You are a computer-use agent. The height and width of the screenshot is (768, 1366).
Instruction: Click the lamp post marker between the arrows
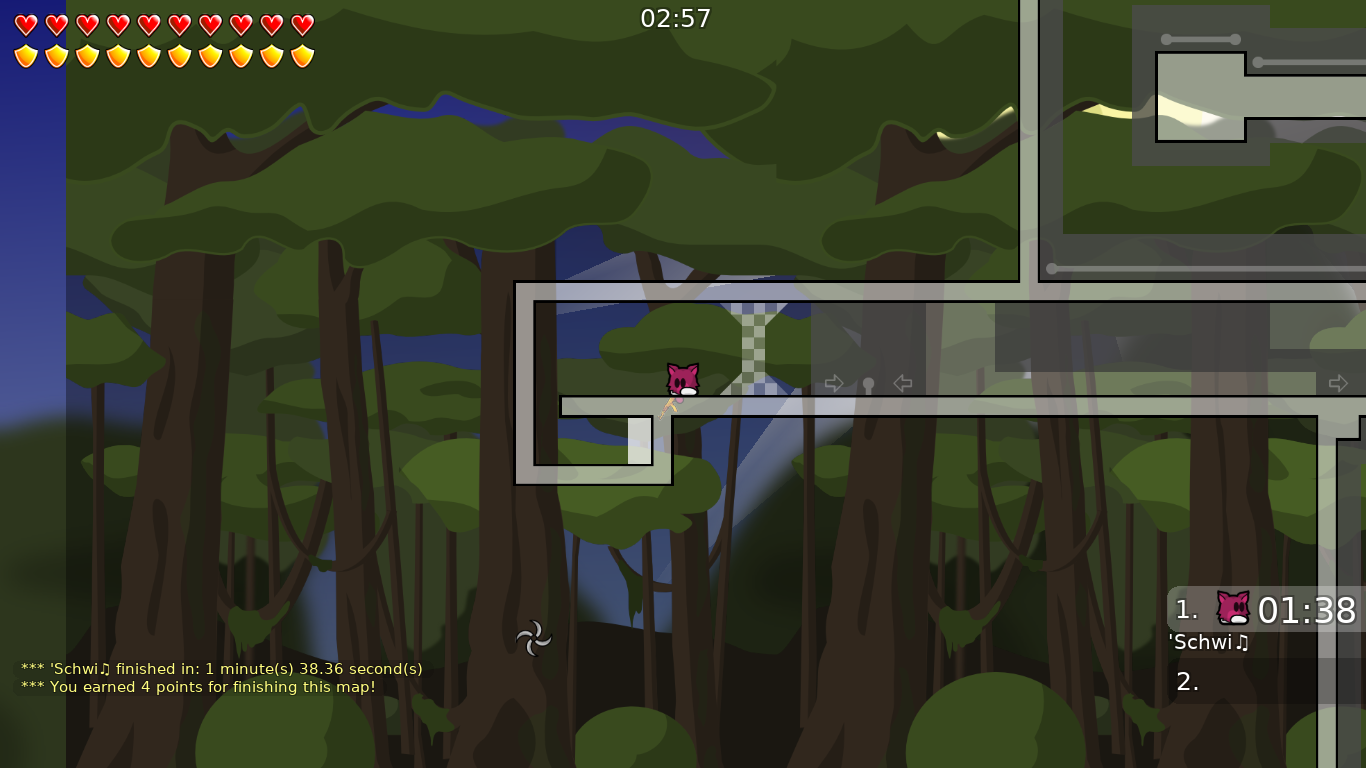[868, 383]
